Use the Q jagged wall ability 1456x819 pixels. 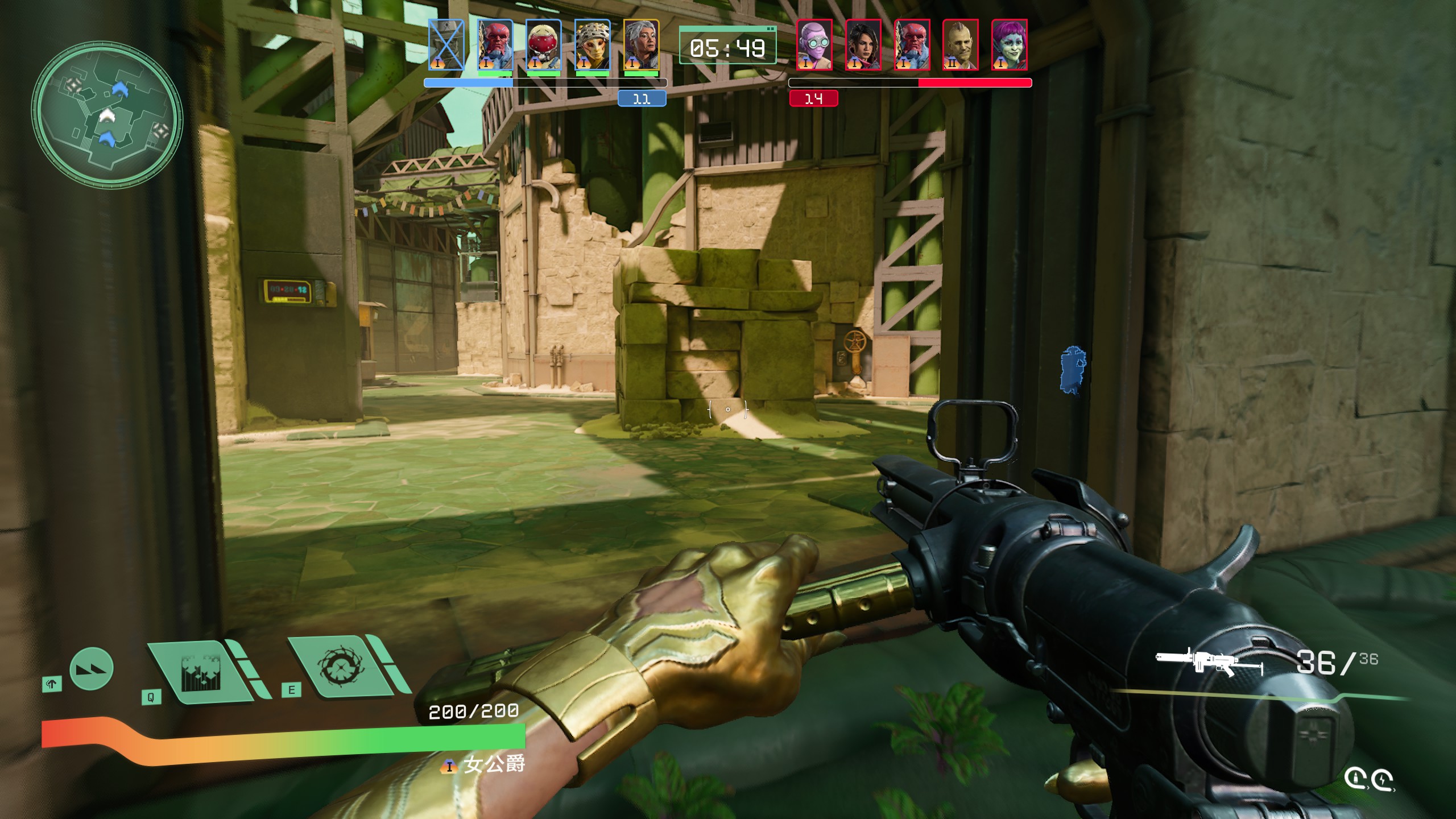click(x=200, y=672)
